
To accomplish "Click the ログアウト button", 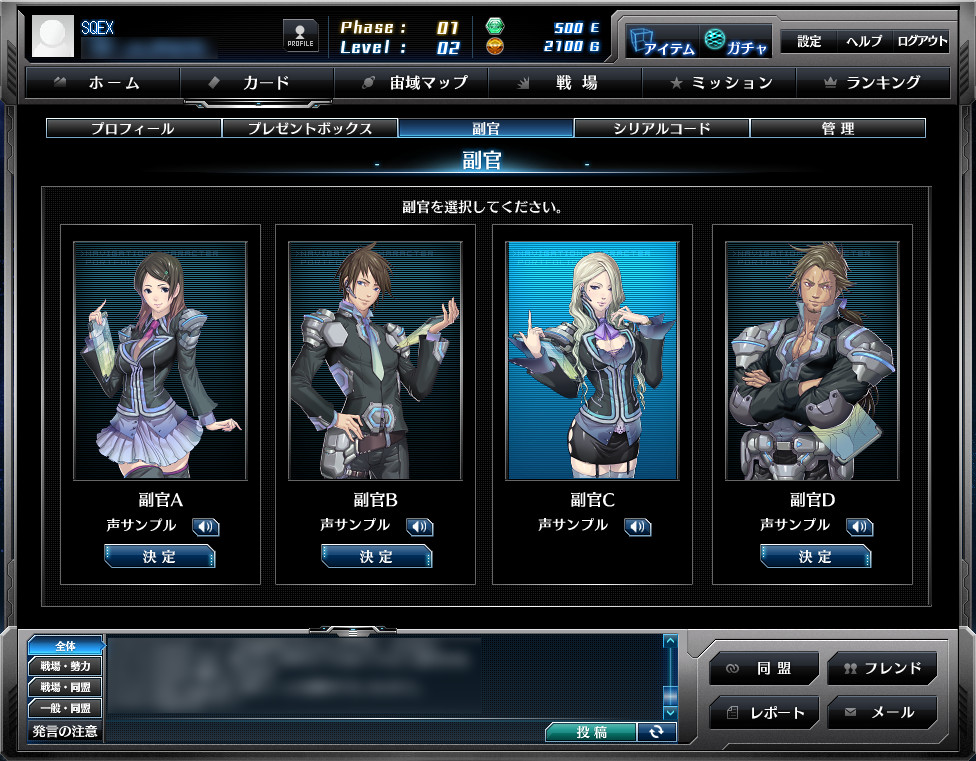I will (921, 41).
